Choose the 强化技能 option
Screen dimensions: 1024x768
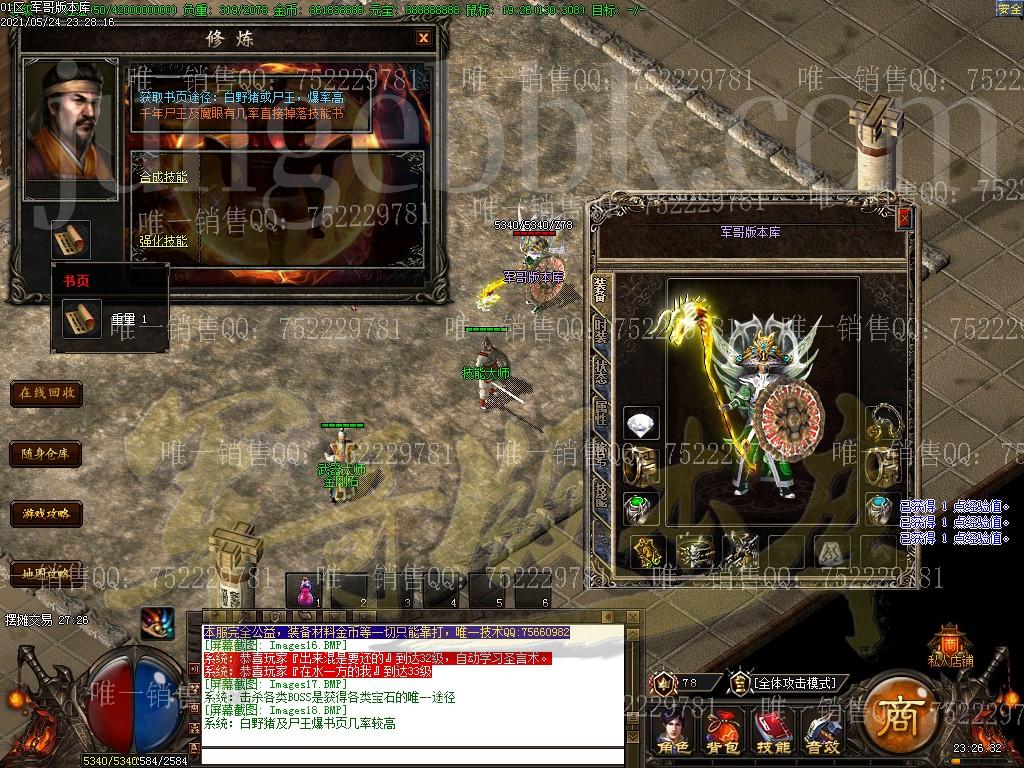click(x=163, y=241)
